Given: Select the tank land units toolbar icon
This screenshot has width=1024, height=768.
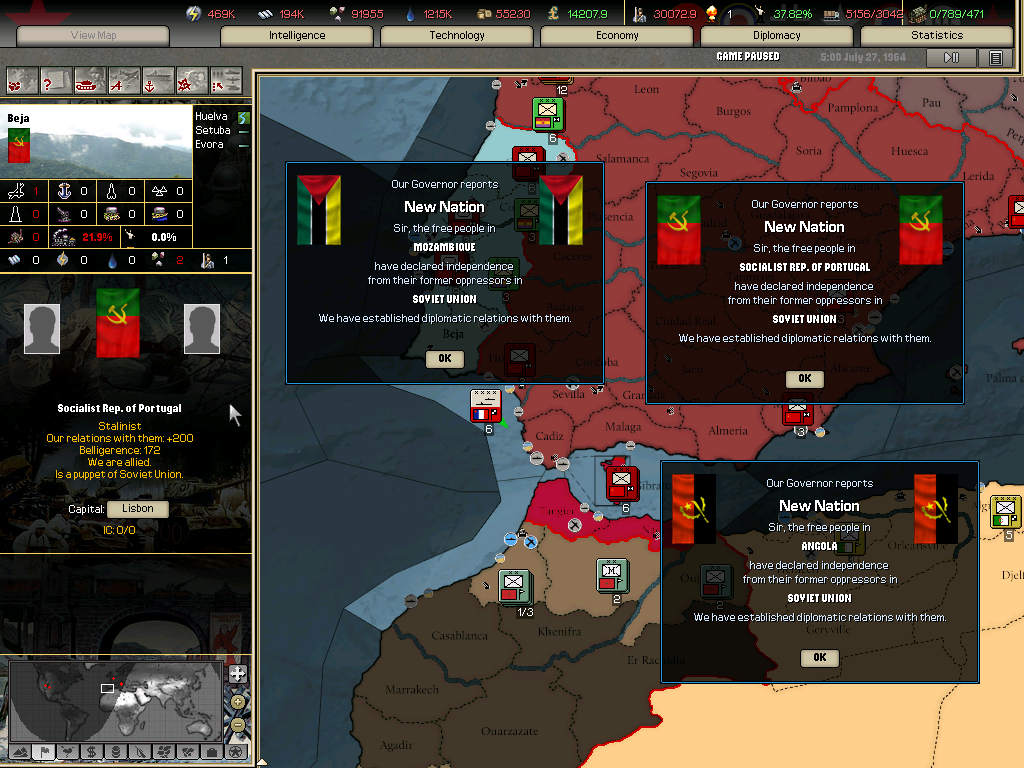Looking at the screenshot, I should pos(88,78).
